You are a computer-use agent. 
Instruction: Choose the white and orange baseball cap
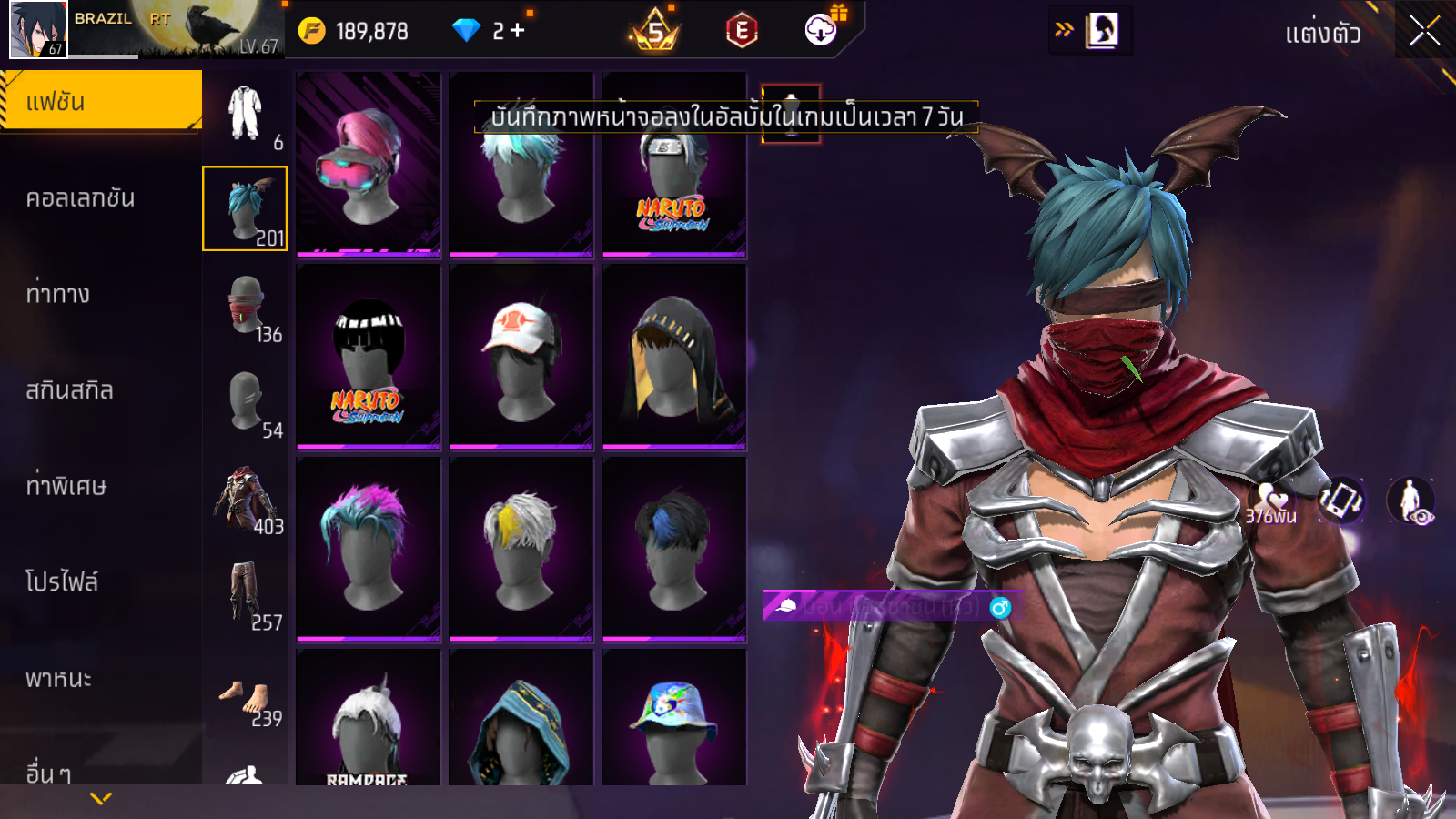tap(521, 357)
